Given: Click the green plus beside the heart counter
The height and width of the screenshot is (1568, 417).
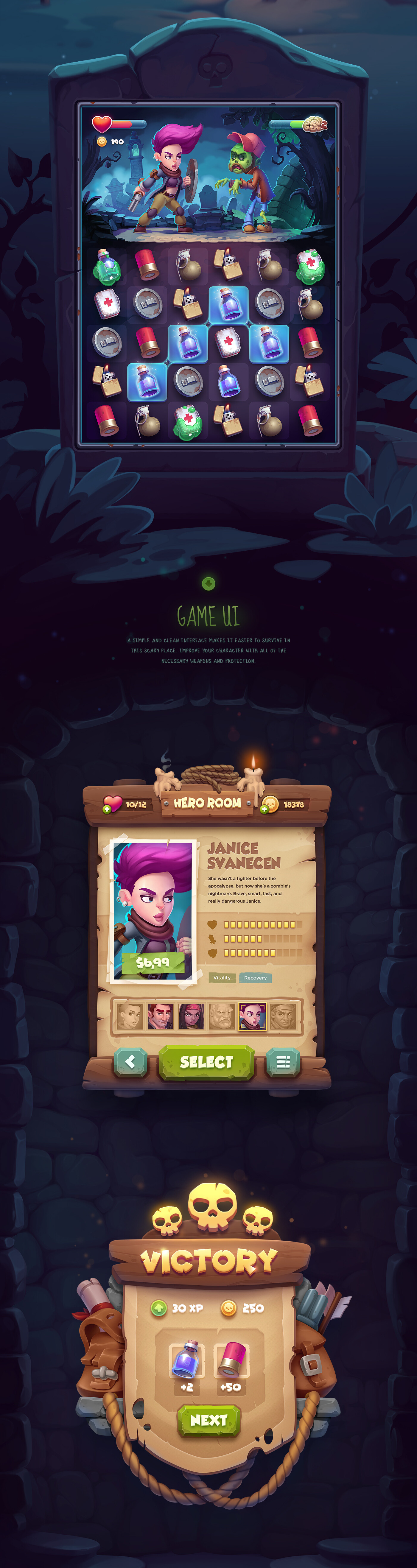Looking at the screenshot, I should pyautogui.click(x=107, y=808).
